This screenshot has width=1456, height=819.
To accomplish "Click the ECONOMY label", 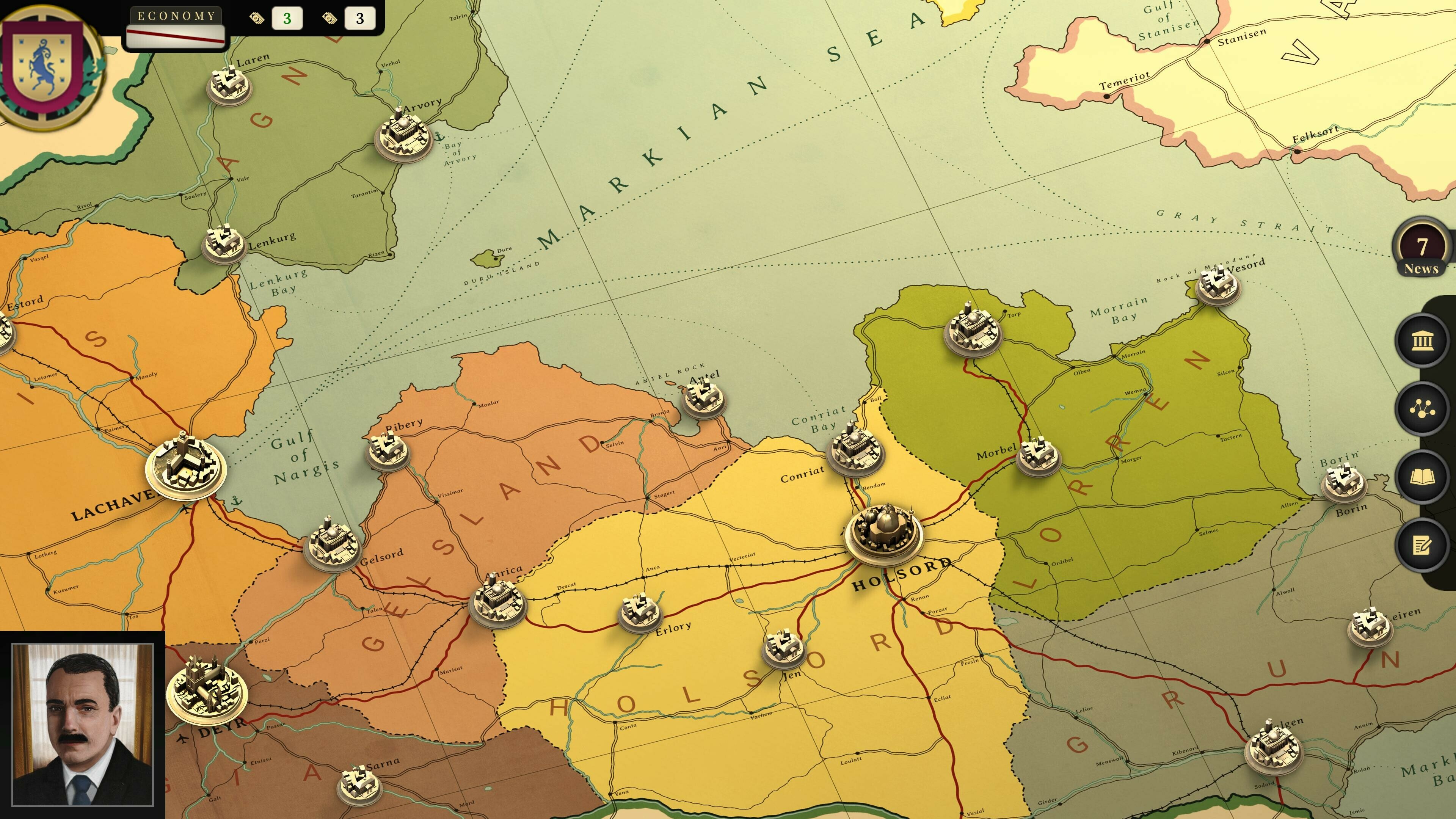I will pos(177,15).
